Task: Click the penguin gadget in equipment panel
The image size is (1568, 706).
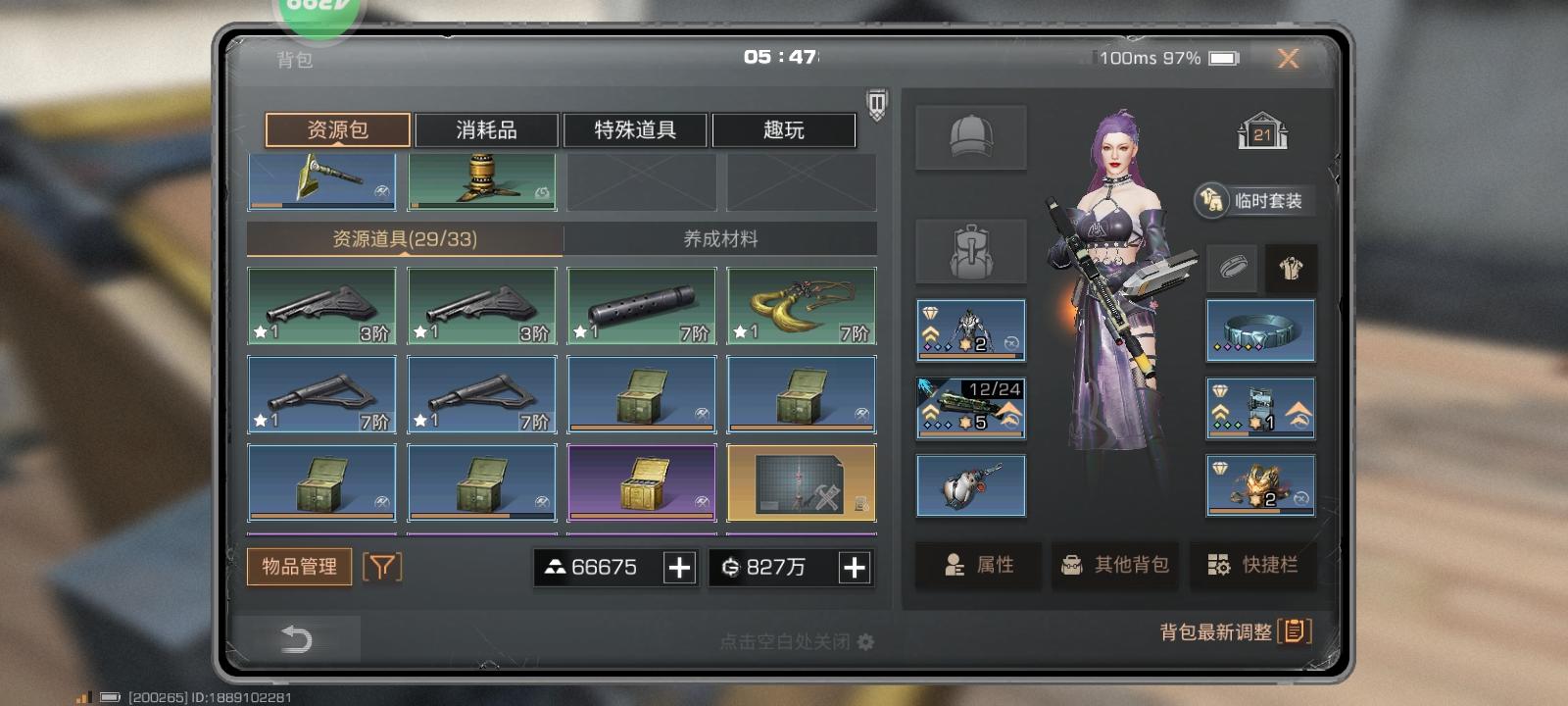Action: pyautogui.click(x=969, y=484)
